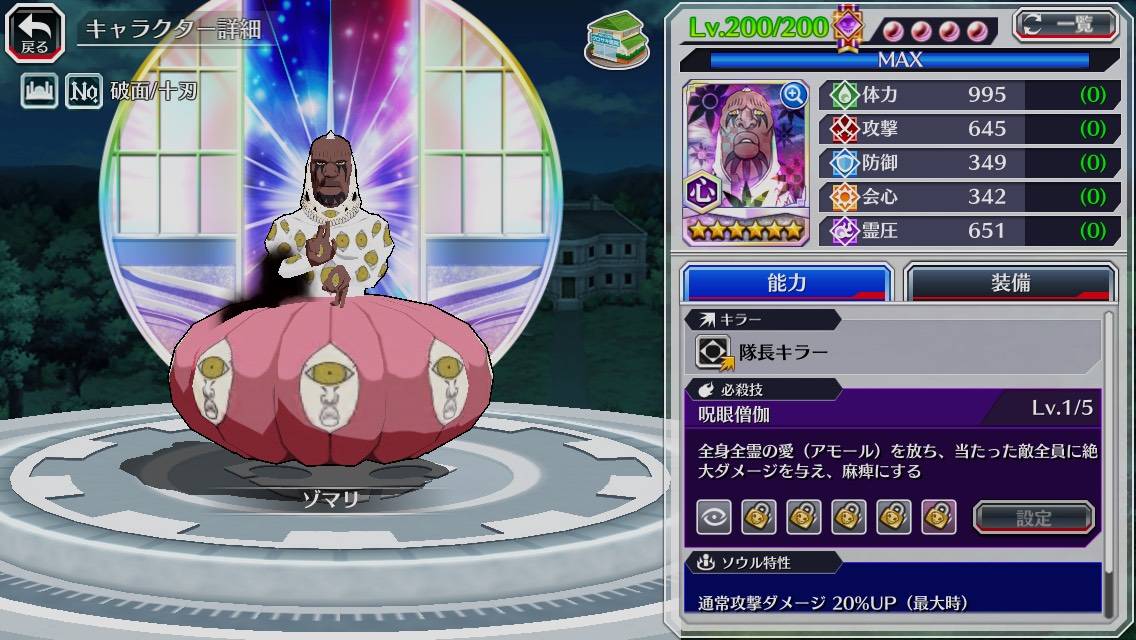
Task: Switch to the 能力 tab
Action: coord(786,283)
